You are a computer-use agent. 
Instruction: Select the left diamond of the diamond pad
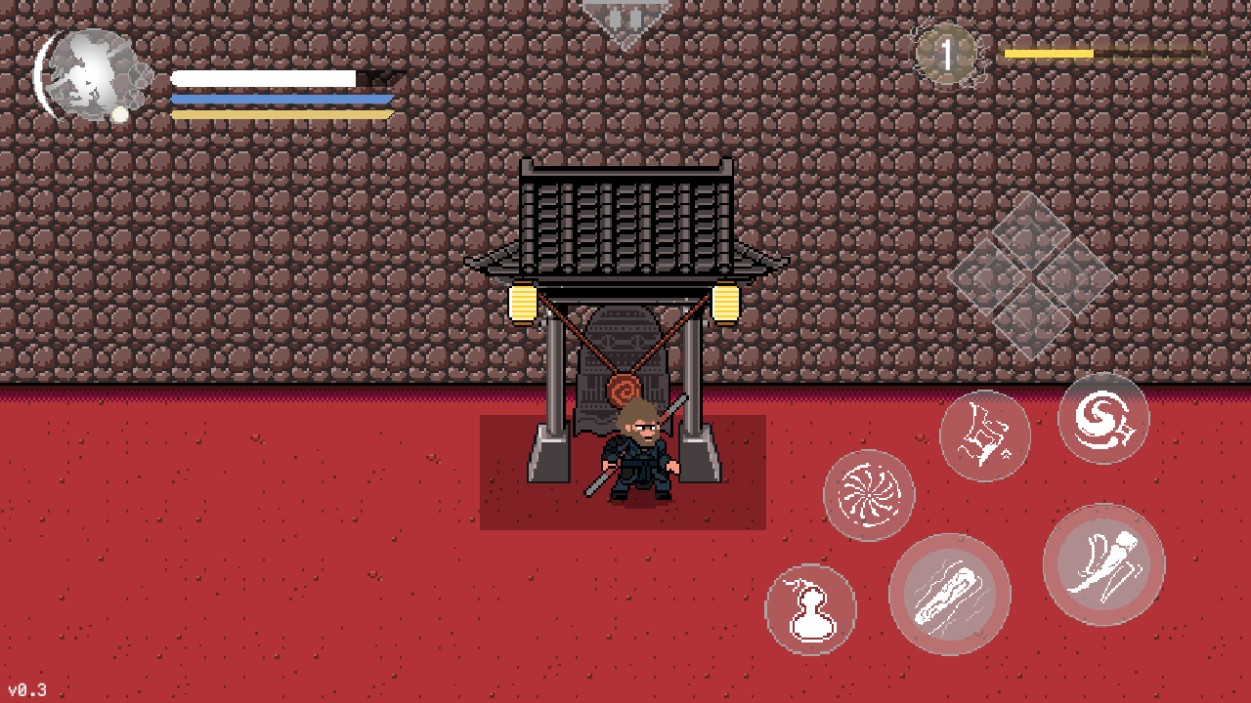coord(986,276)
